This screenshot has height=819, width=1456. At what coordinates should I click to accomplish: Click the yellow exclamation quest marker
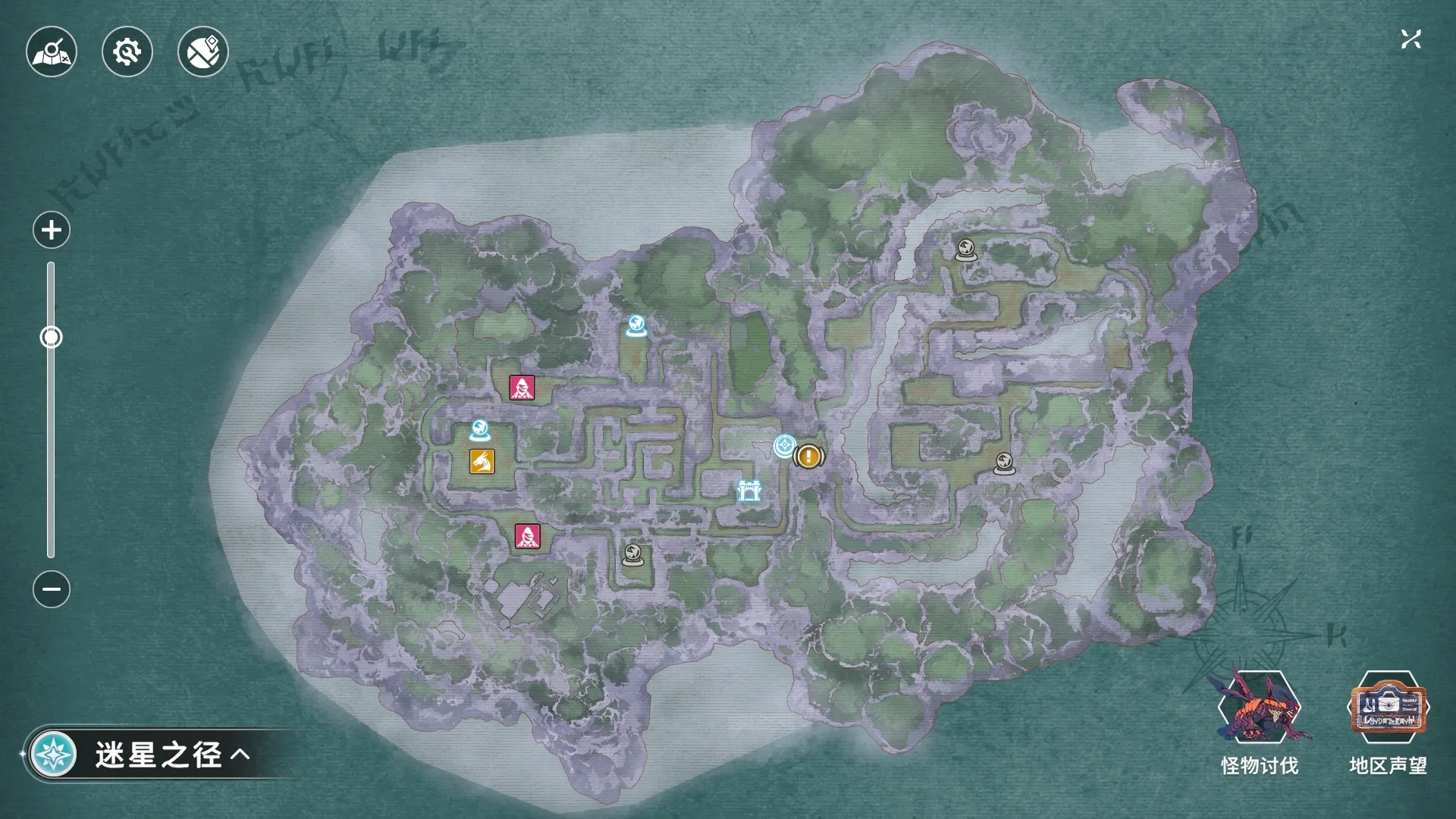809,457
